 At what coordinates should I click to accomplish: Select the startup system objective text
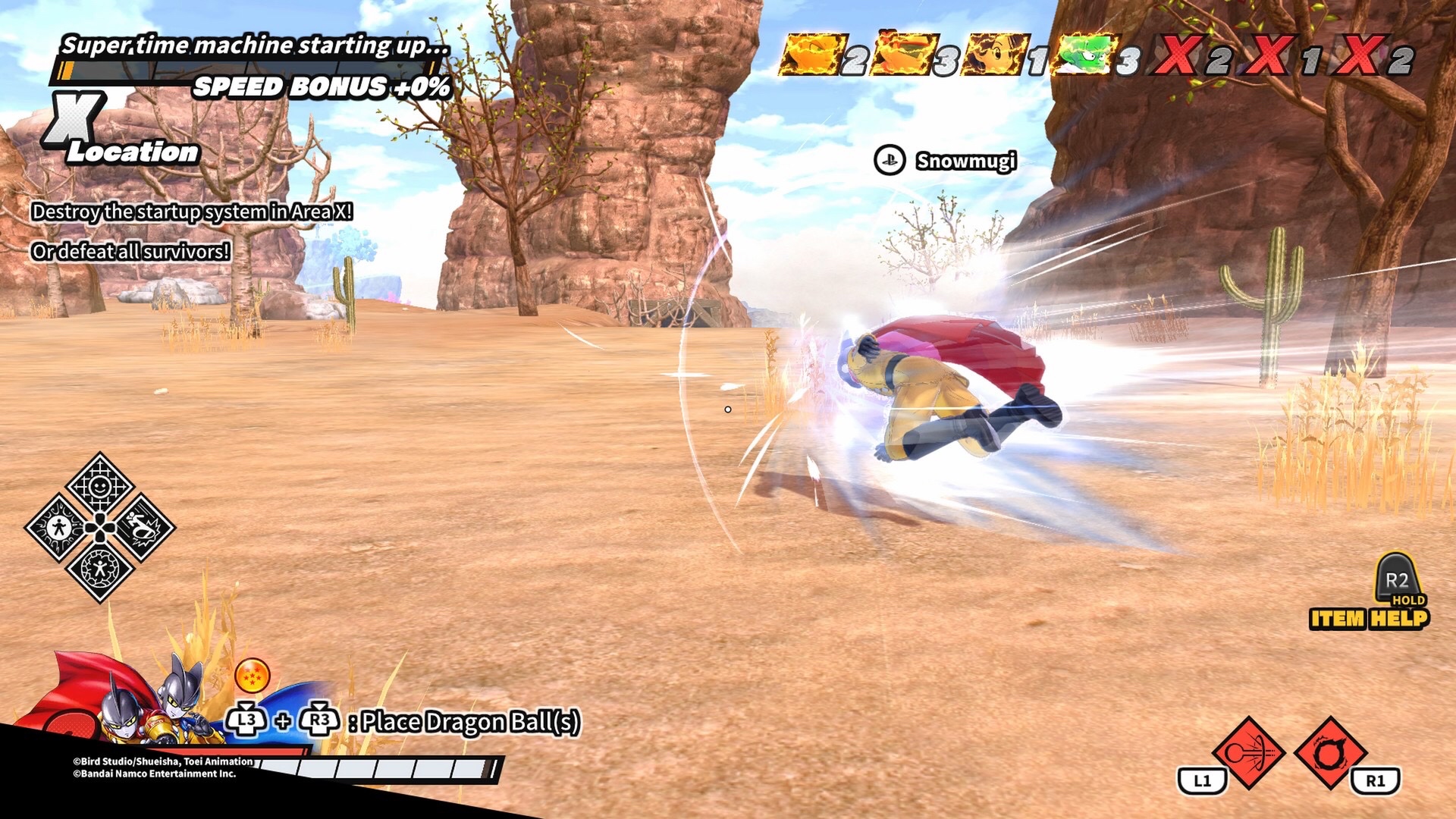(192, 212)
